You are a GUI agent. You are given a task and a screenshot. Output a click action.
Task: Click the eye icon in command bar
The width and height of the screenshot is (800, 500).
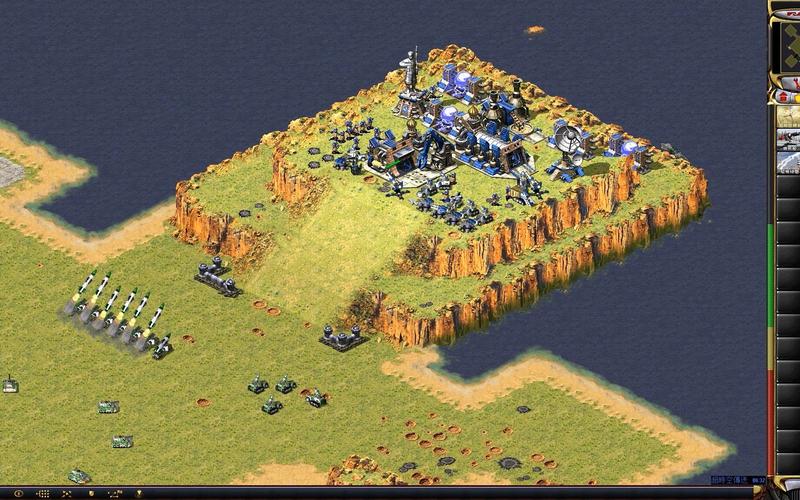17,493
